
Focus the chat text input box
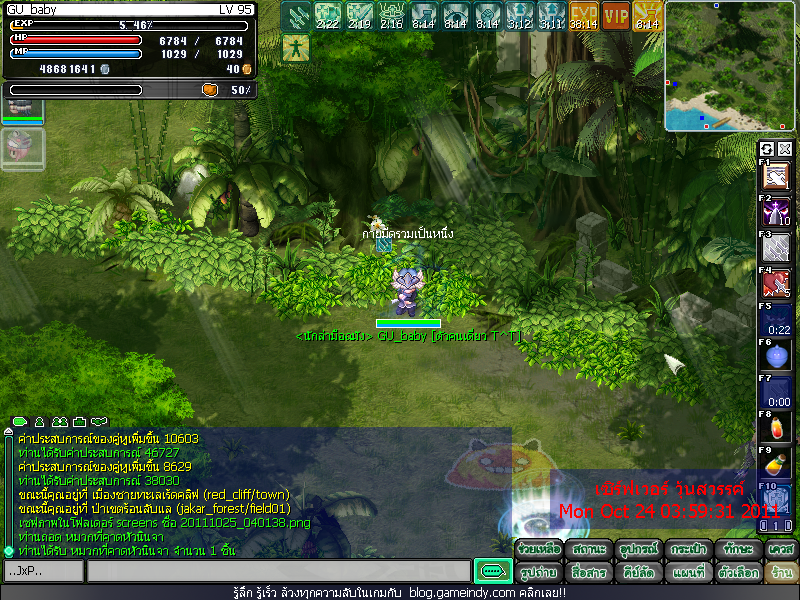point(278,571)
